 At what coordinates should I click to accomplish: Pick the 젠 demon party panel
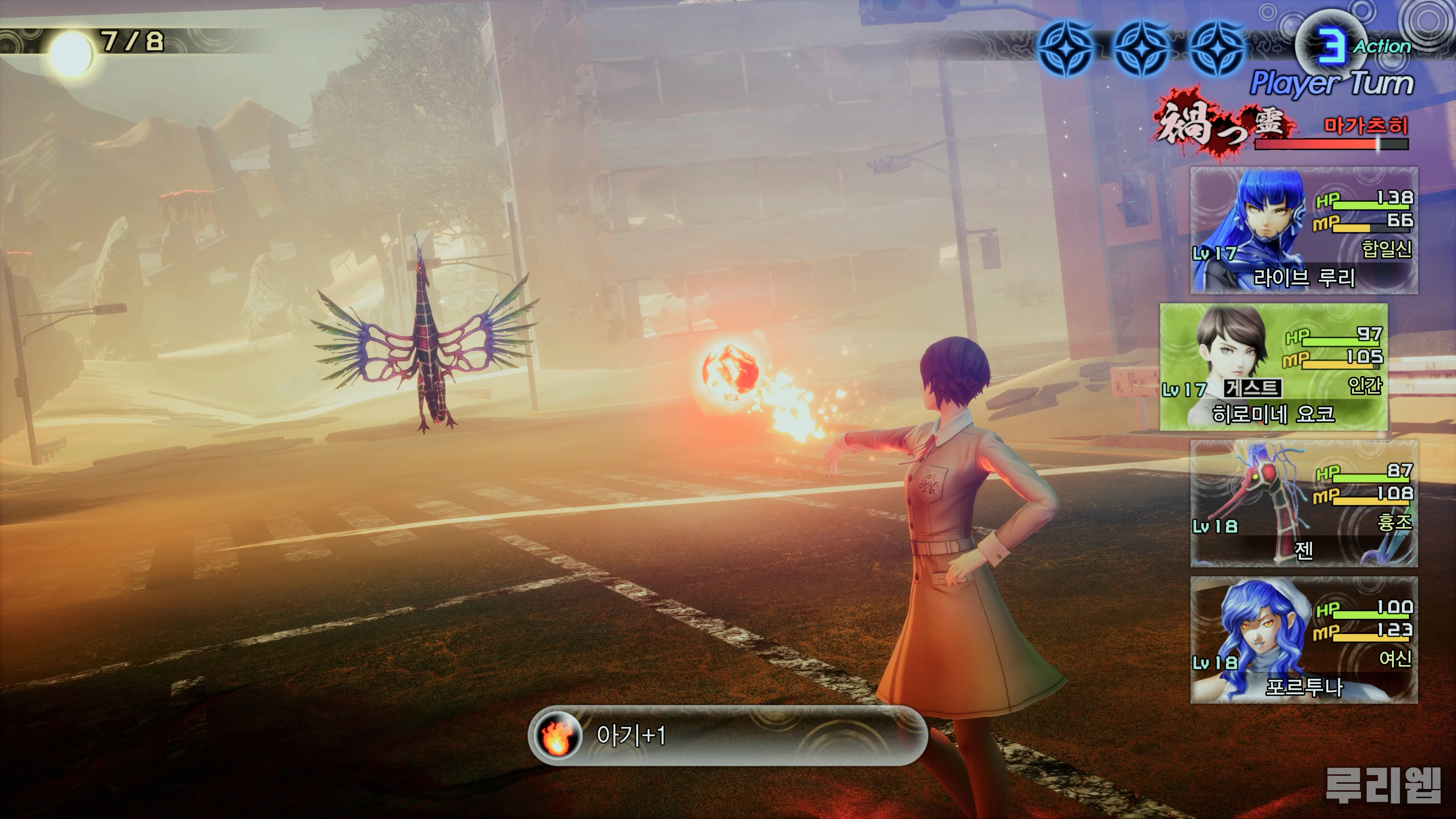[1304, 504]
